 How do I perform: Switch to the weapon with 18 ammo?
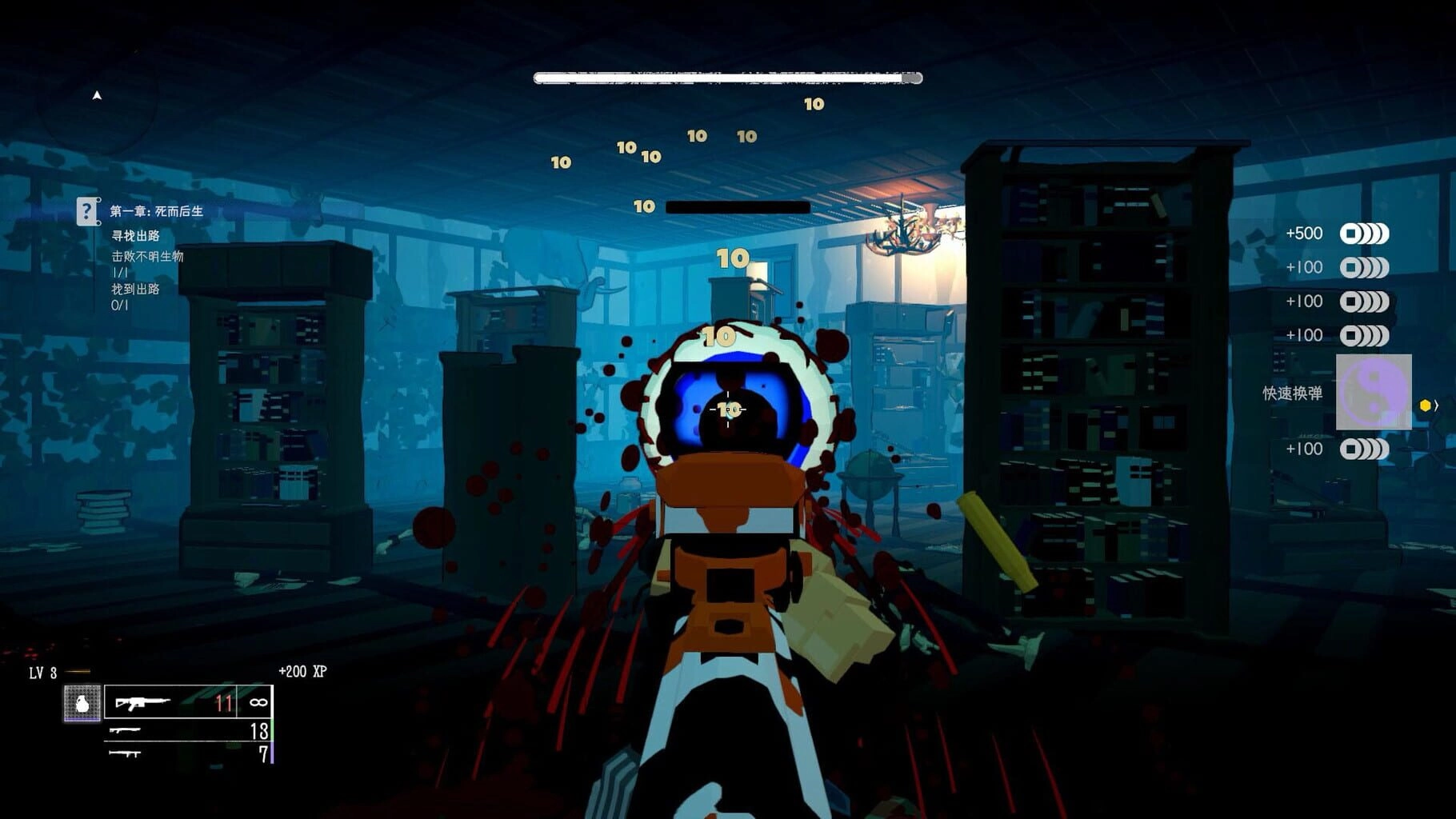tap(189, 730)
